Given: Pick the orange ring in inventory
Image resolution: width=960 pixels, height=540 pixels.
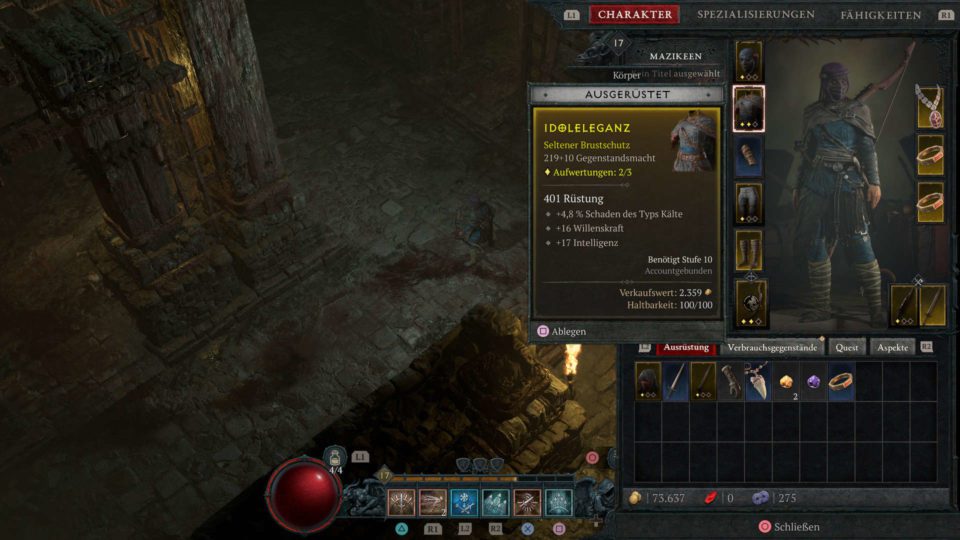Looking at the screenshot, I should pyautogui.click(x=841, y=381).
